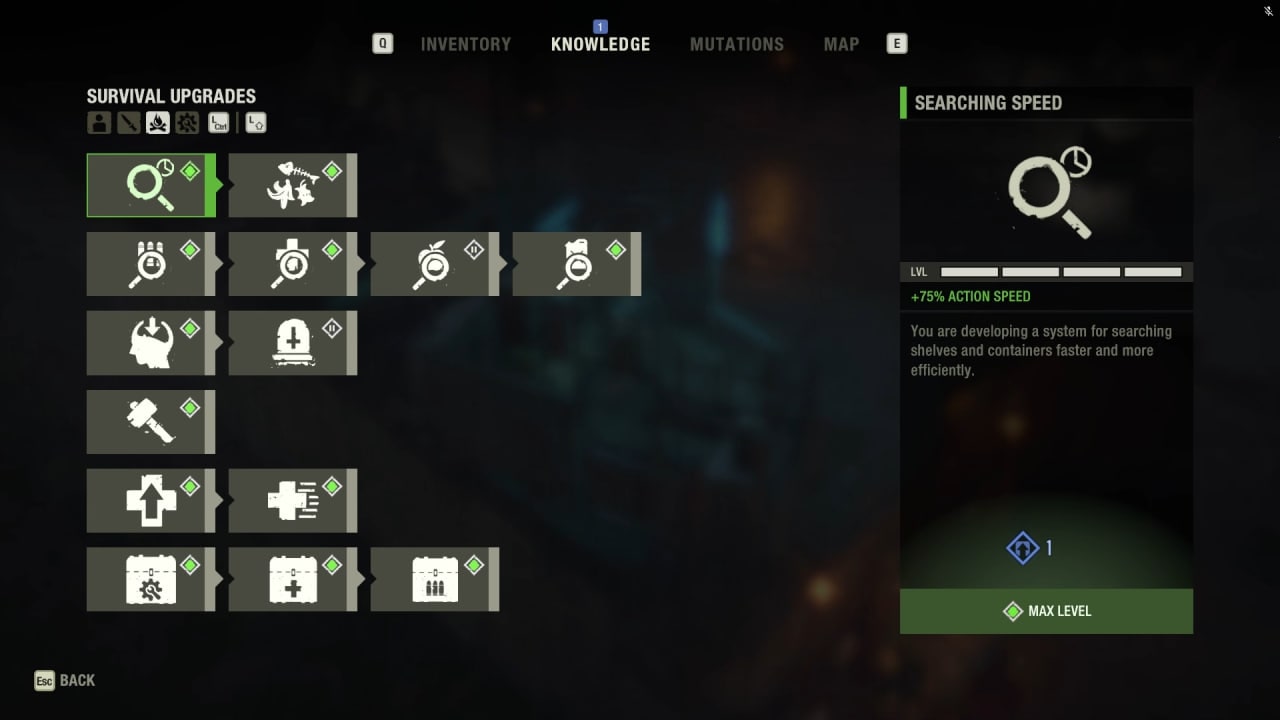
Task: Open the Mutations tab
Action: (737, 44)
